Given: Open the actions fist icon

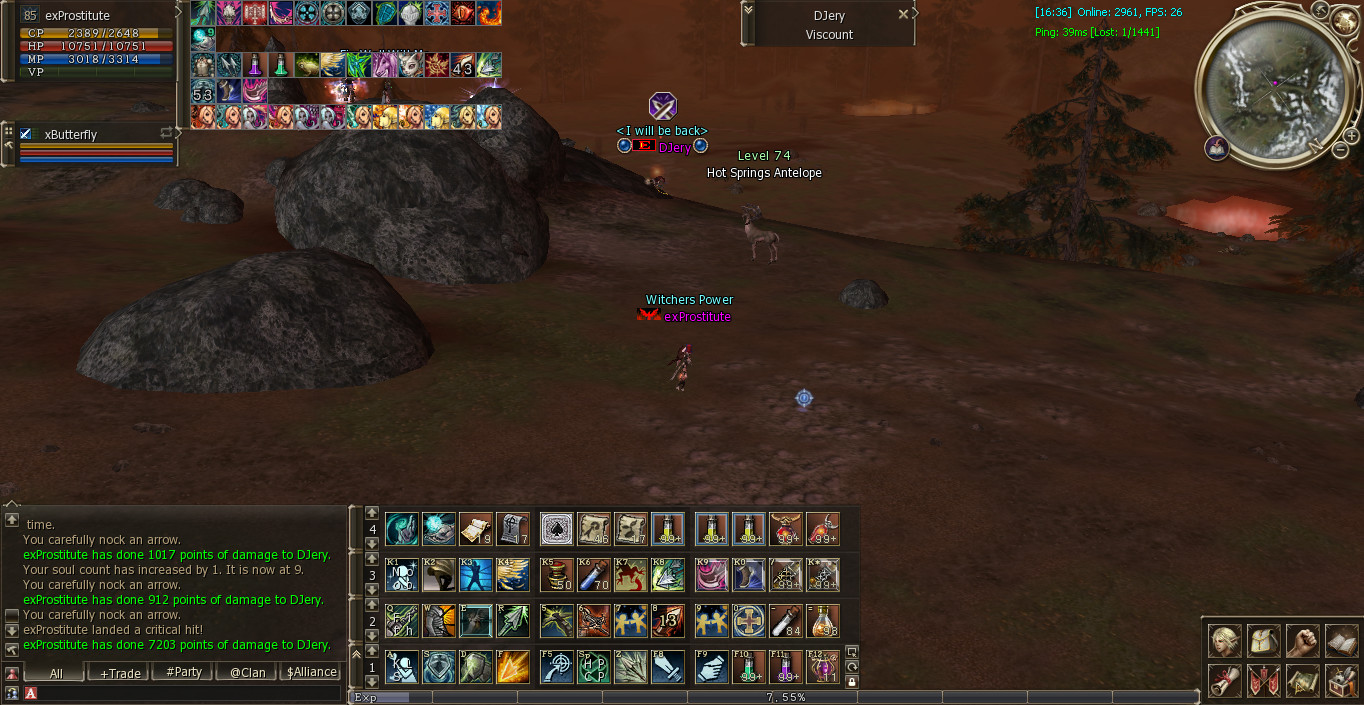Looking at the screenshot, I should (1302, 641).
